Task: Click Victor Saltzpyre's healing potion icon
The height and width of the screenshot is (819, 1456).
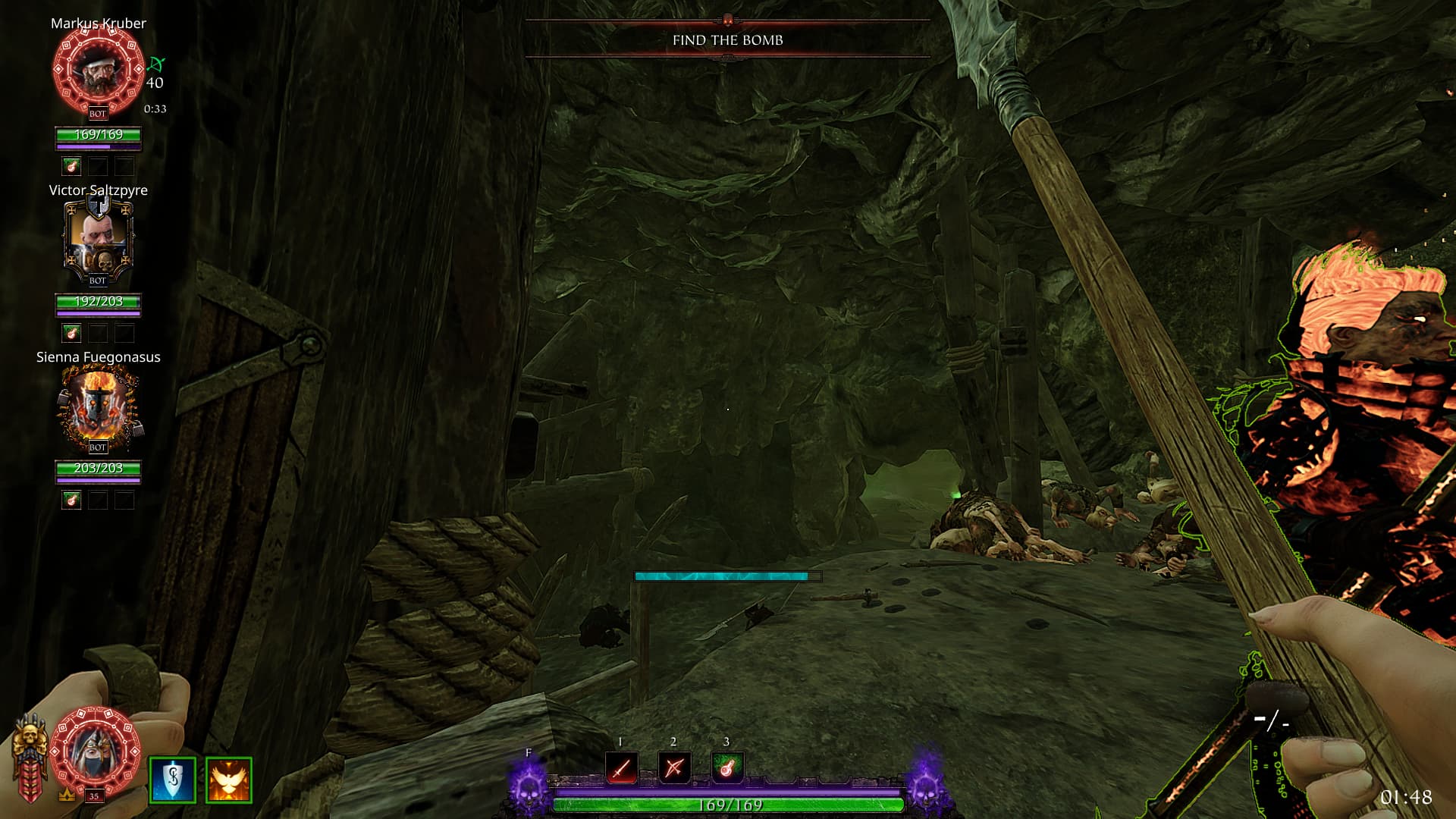Action: [x=71, y=333]
